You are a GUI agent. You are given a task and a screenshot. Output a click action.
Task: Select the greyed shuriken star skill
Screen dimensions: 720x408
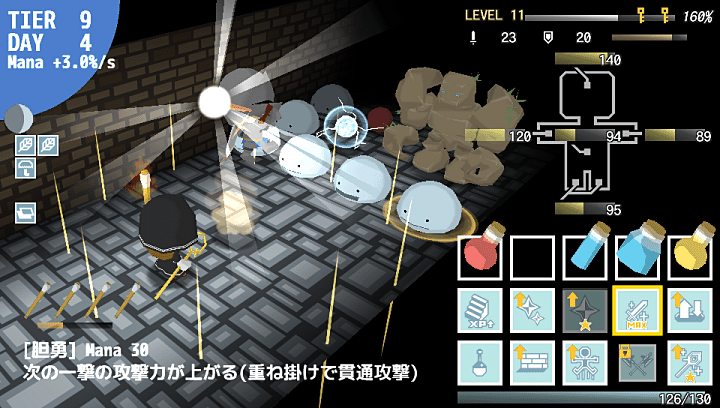585,310
